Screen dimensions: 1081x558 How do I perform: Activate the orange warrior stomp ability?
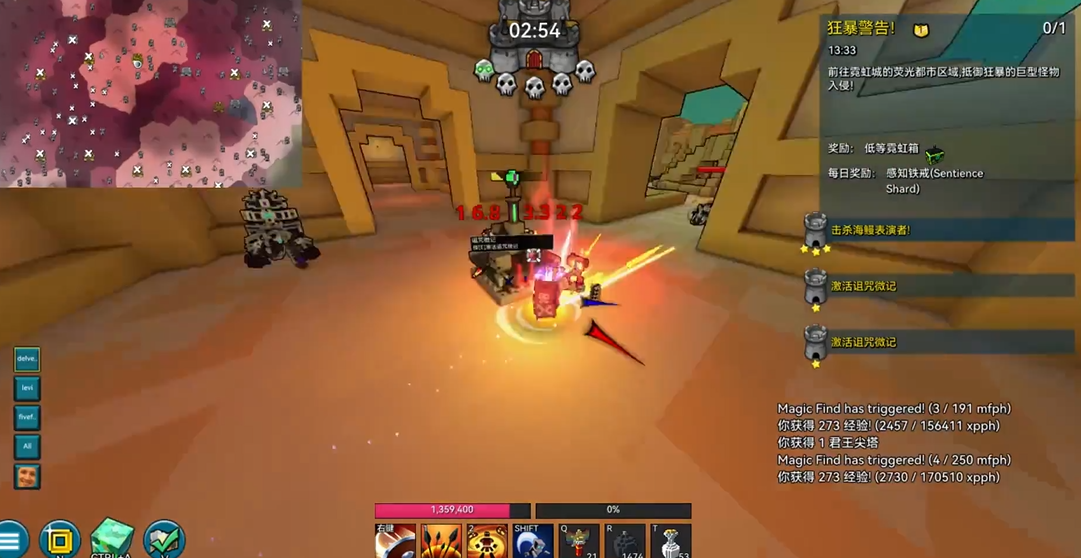click(487, 542)
